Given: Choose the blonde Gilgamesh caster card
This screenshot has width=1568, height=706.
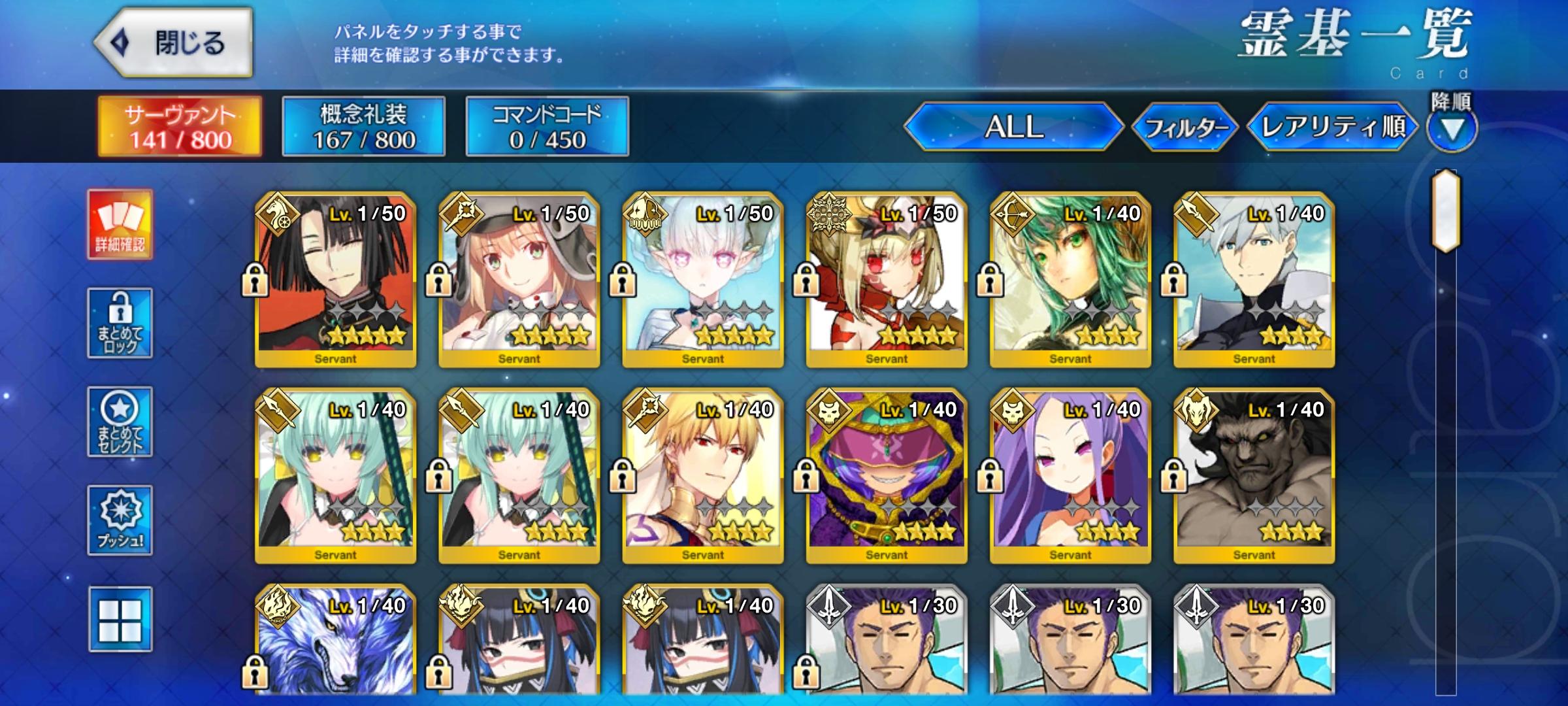Looking at the screenshot, I should (703, 475).
